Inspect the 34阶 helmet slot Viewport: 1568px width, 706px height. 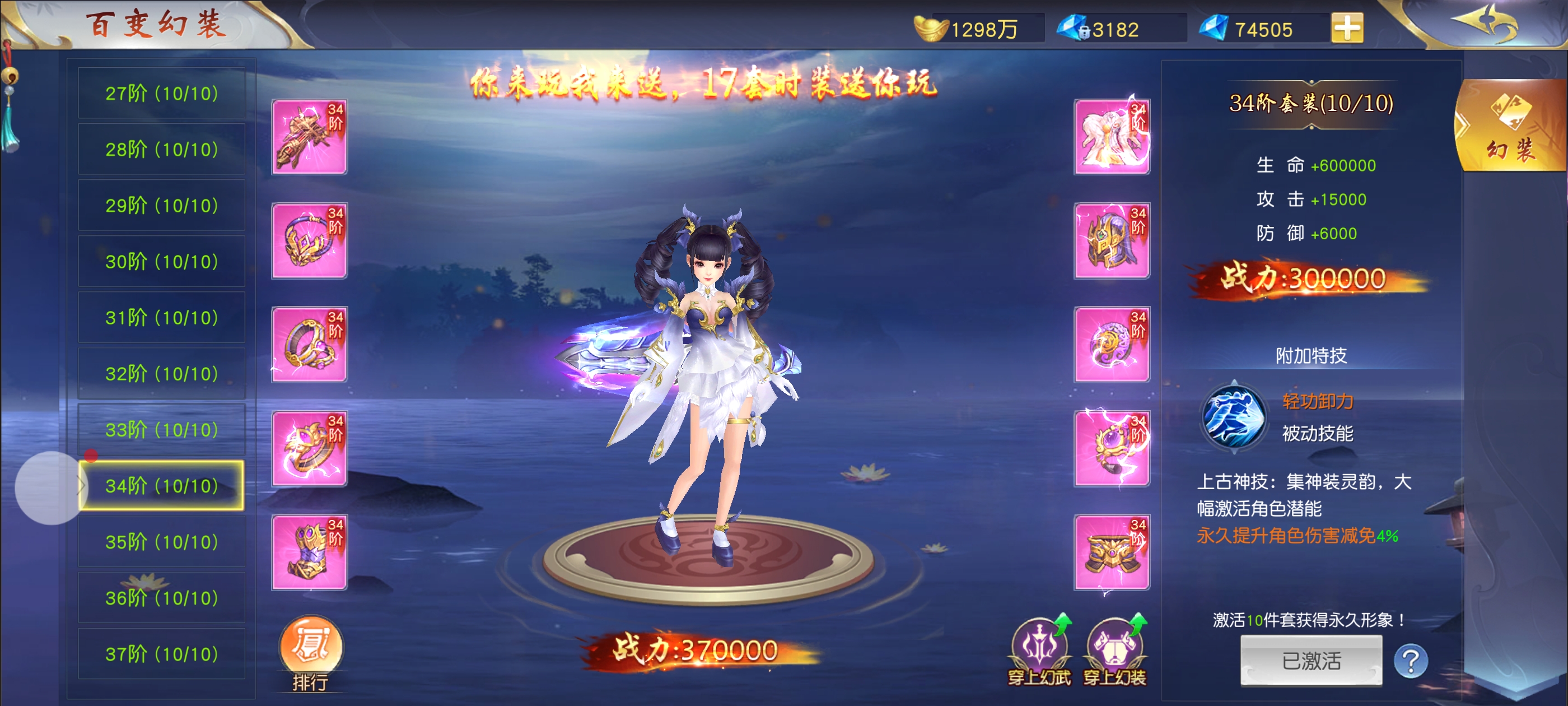1112,240
